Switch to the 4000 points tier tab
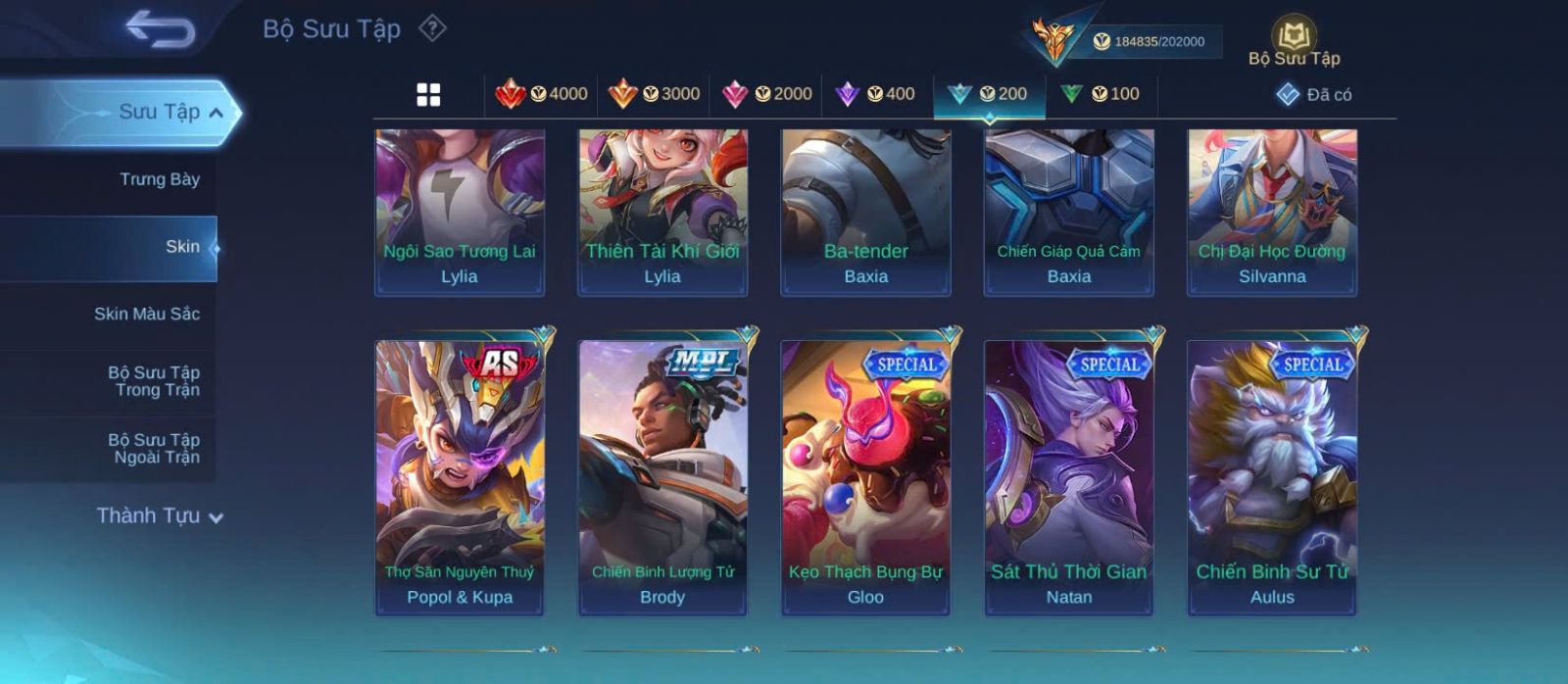1568x684 pixels. click(542, 94)
